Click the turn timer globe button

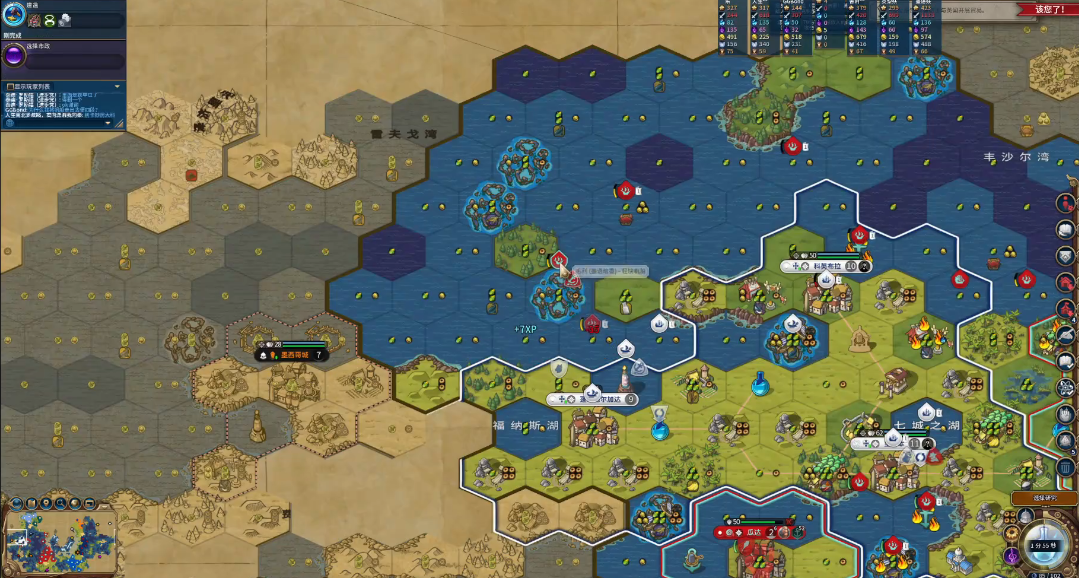click(x=1047, y=540)
